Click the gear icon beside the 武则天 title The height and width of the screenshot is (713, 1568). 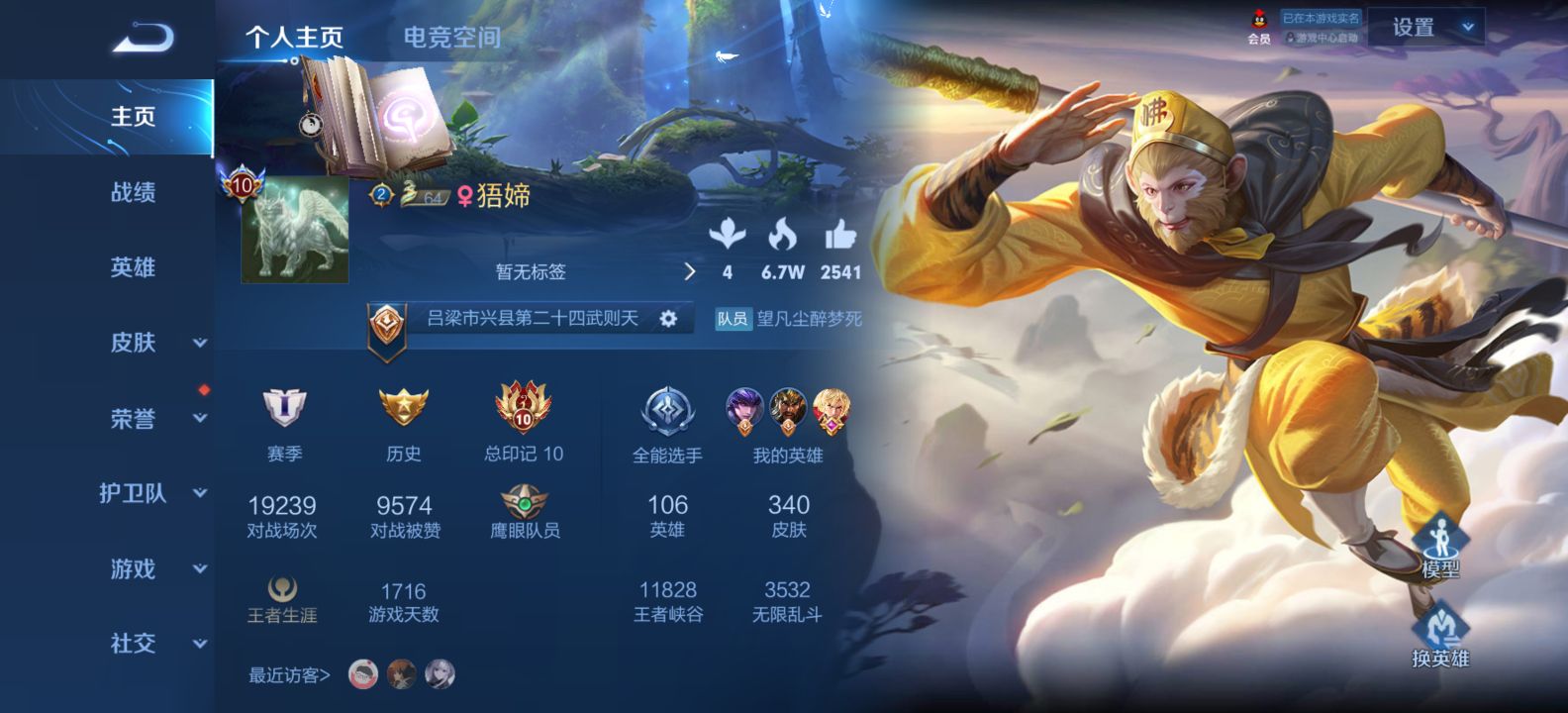pyautogui.click(x=669, y=318)
